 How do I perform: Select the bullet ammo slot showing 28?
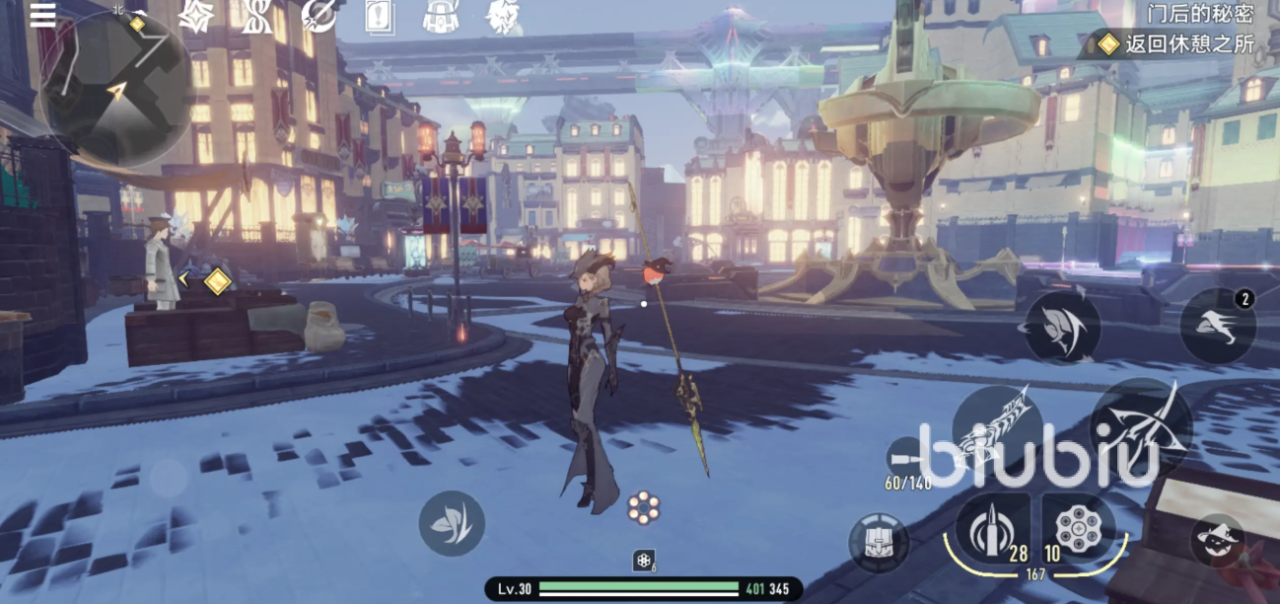click(x=992, y=526)
